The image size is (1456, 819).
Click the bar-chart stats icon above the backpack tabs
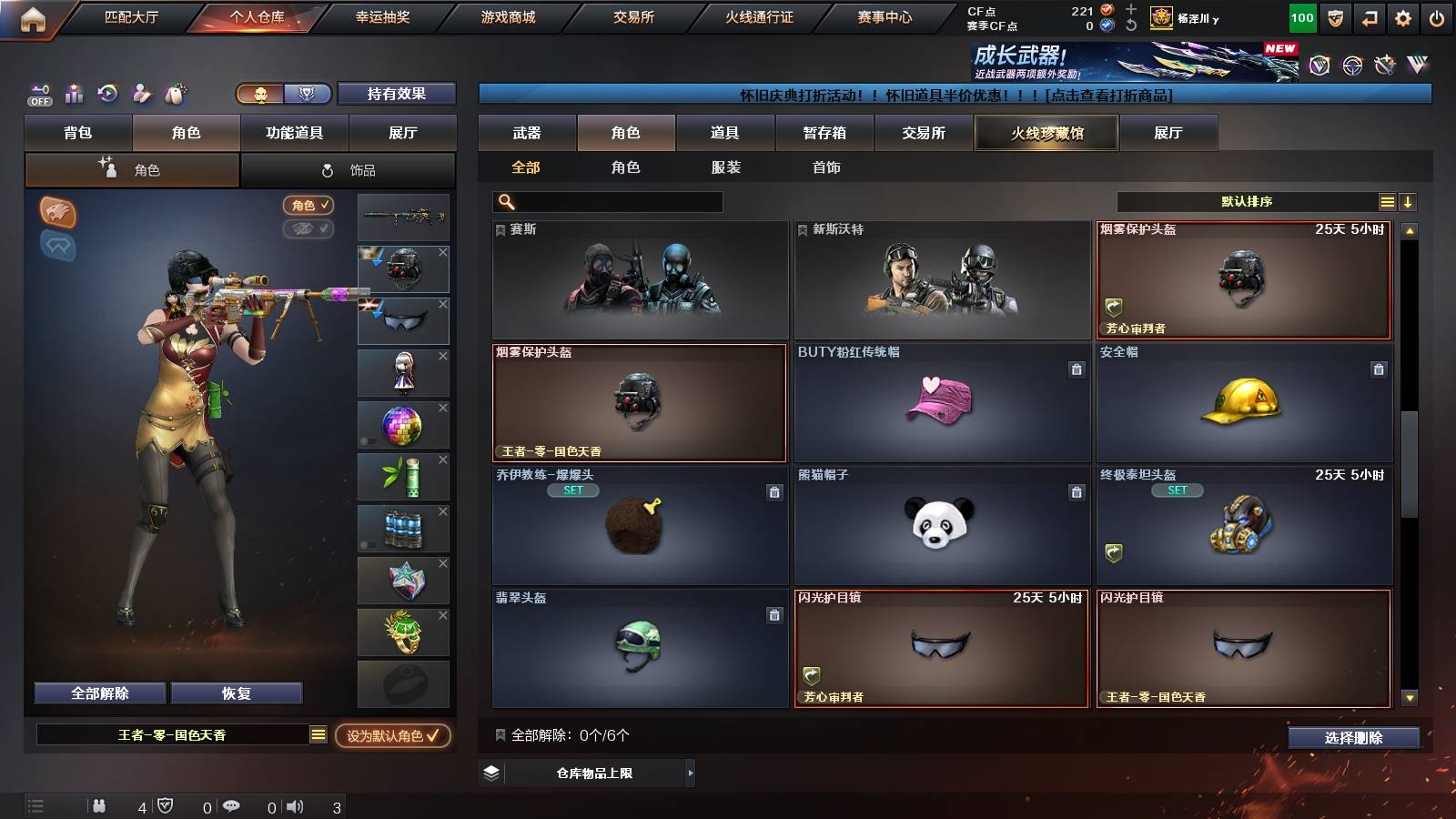(x=75, y=91)
